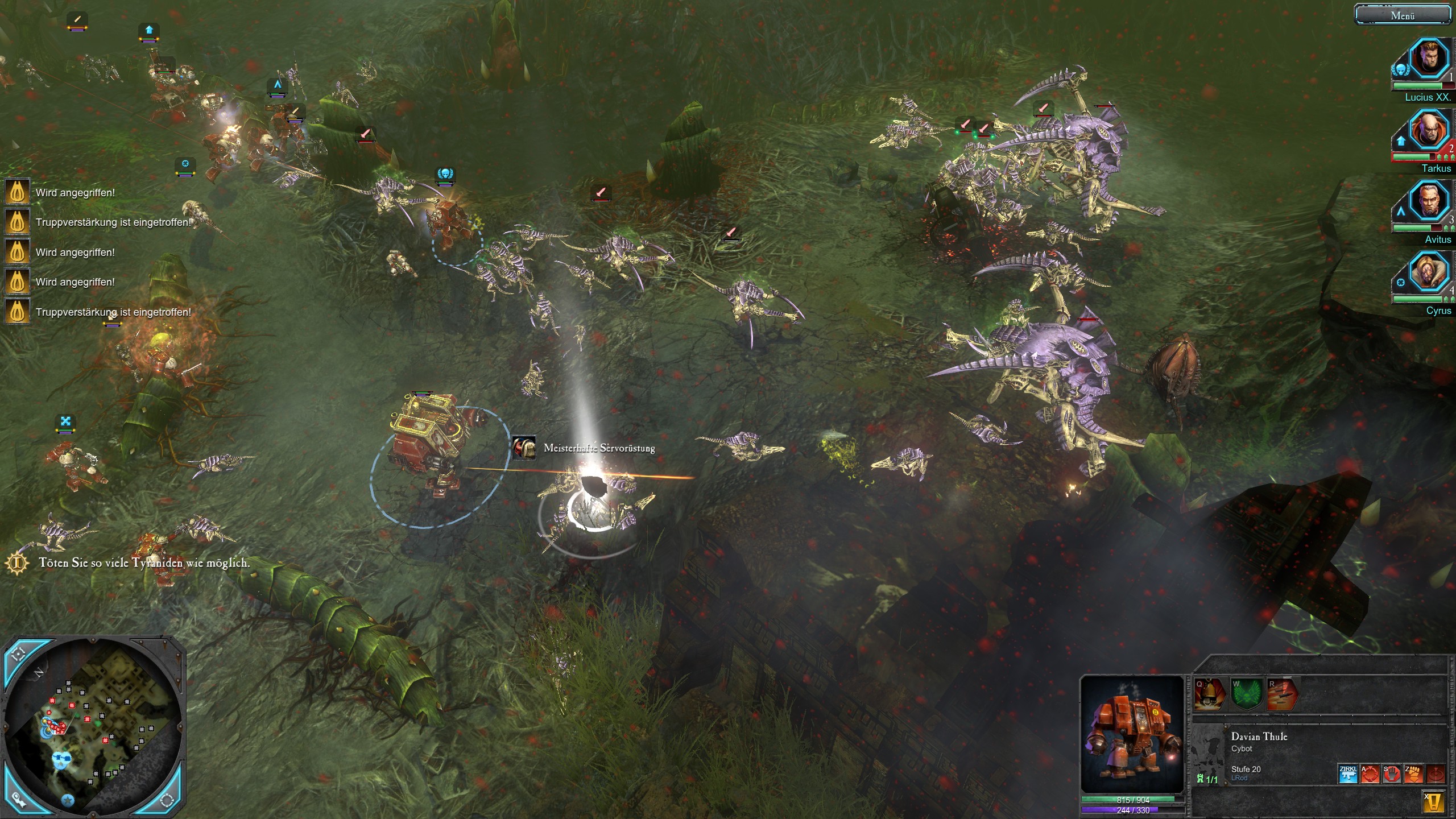Choose Avitus squad portrait
Viewport: 1456px width, 819px height.
tap(1428, 200)
